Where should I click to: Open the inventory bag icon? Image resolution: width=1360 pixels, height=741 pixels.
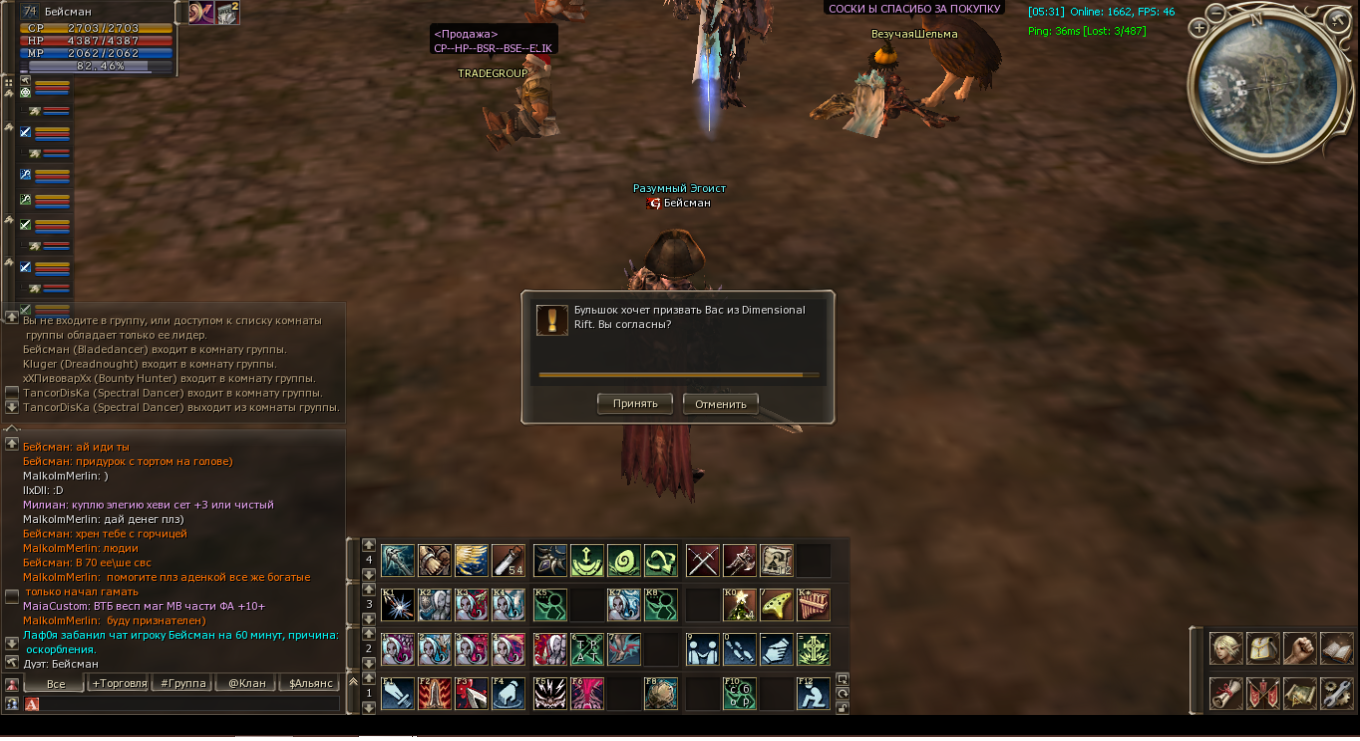click(1263, 649)
